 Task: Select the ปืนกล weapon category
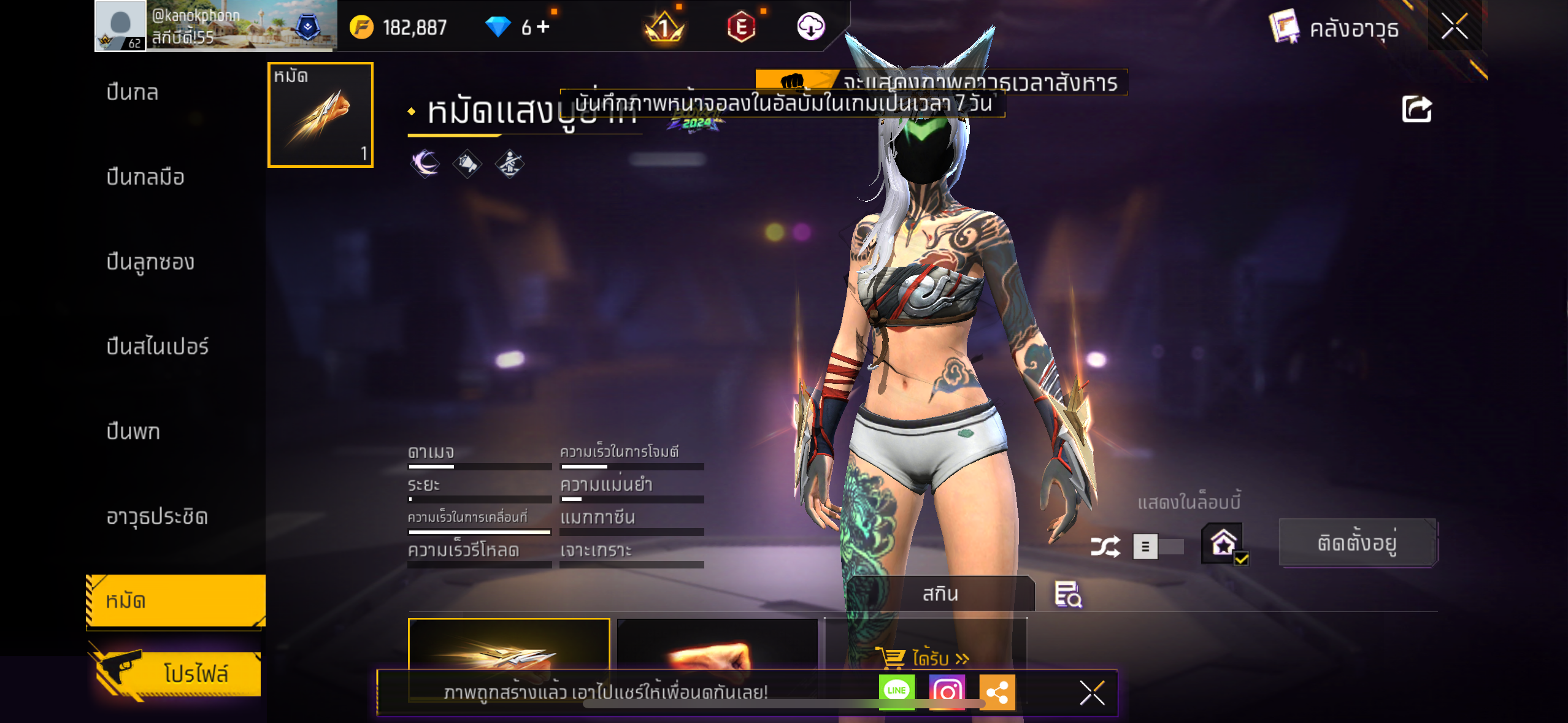click(x=133, y=93)
